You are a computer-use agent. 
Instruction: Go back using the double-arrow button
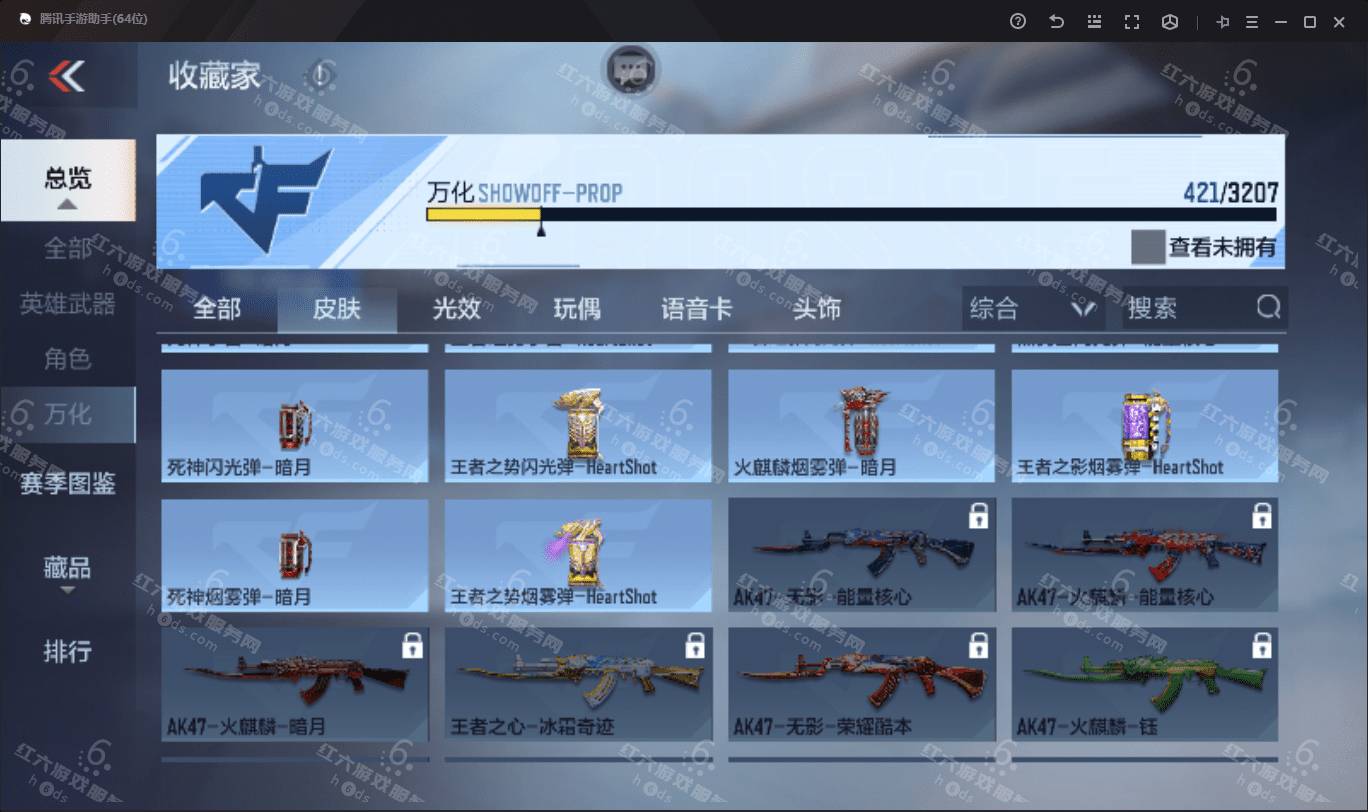coord(67,75)
